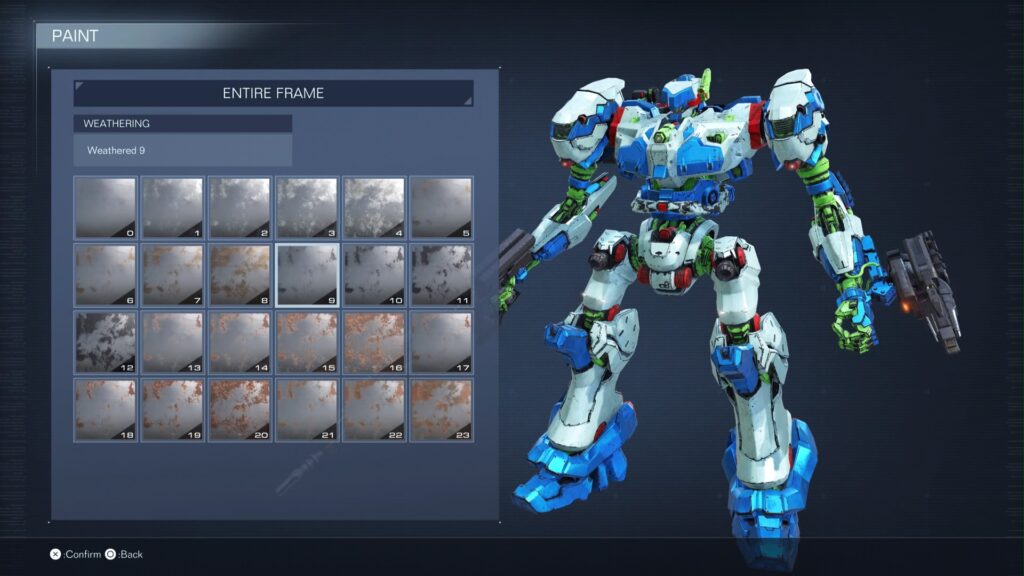Open the Entire Frame section header
Screen dimensions: 1024x576
click(x=273, y=93)
